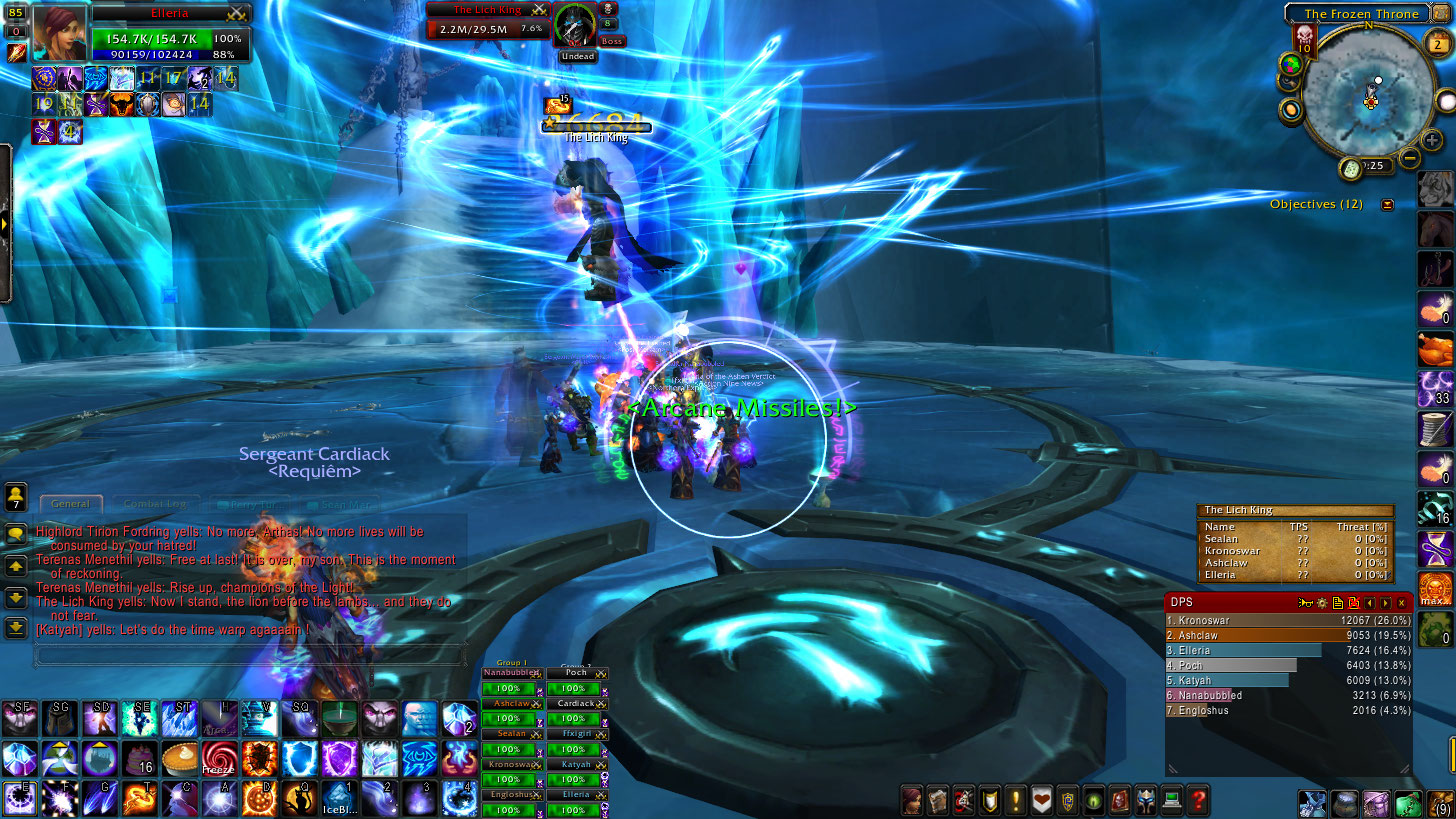1456x819 pixels.
Task: Select The Lich King target frame
Action: click(x=488, y=22)
